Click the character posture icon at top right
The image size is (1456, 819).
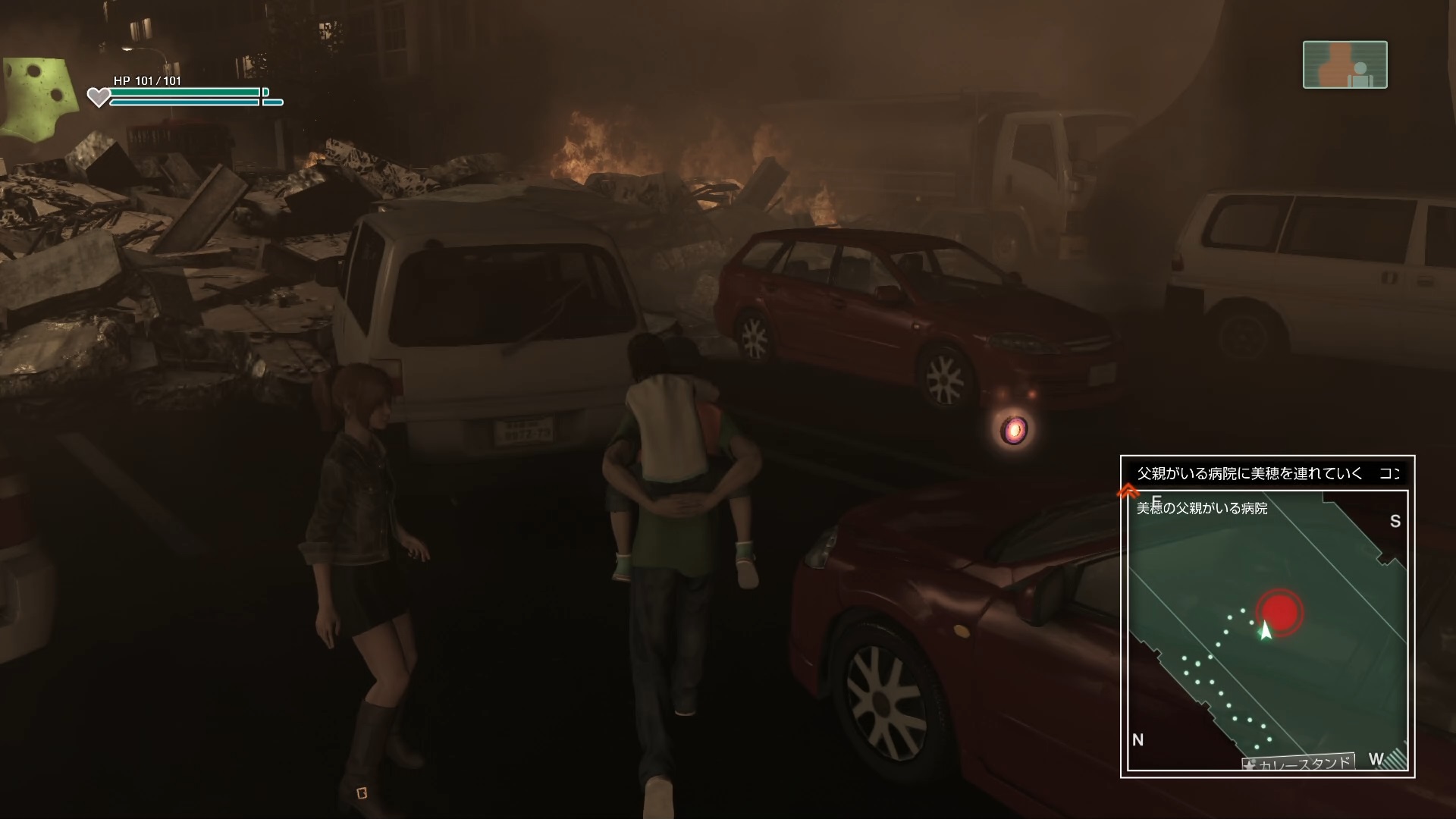1345,65
